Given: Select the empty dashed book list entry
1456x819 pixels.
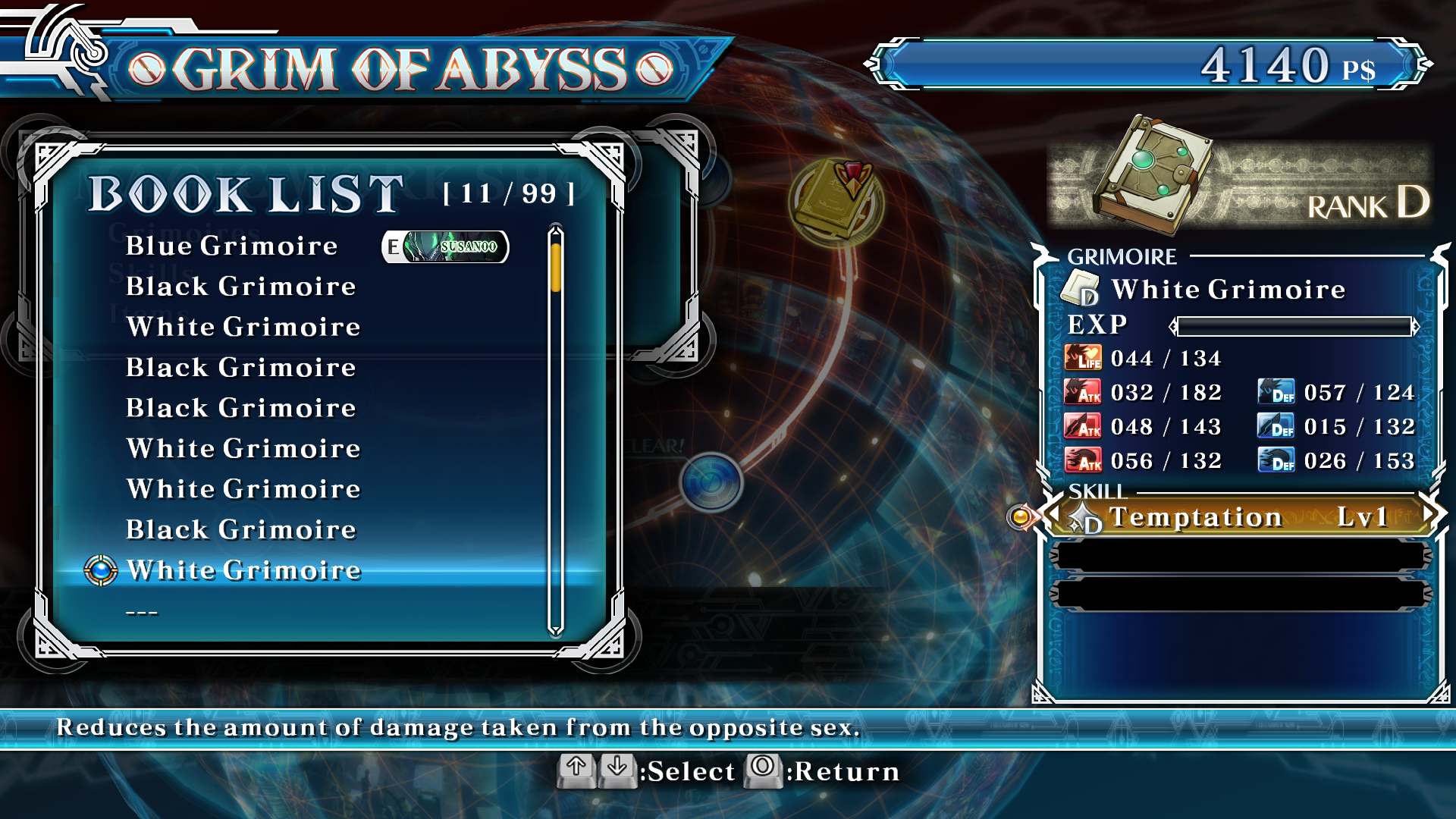Looking at the screenshot, I should pyautogui.click(x=142, y=612).
